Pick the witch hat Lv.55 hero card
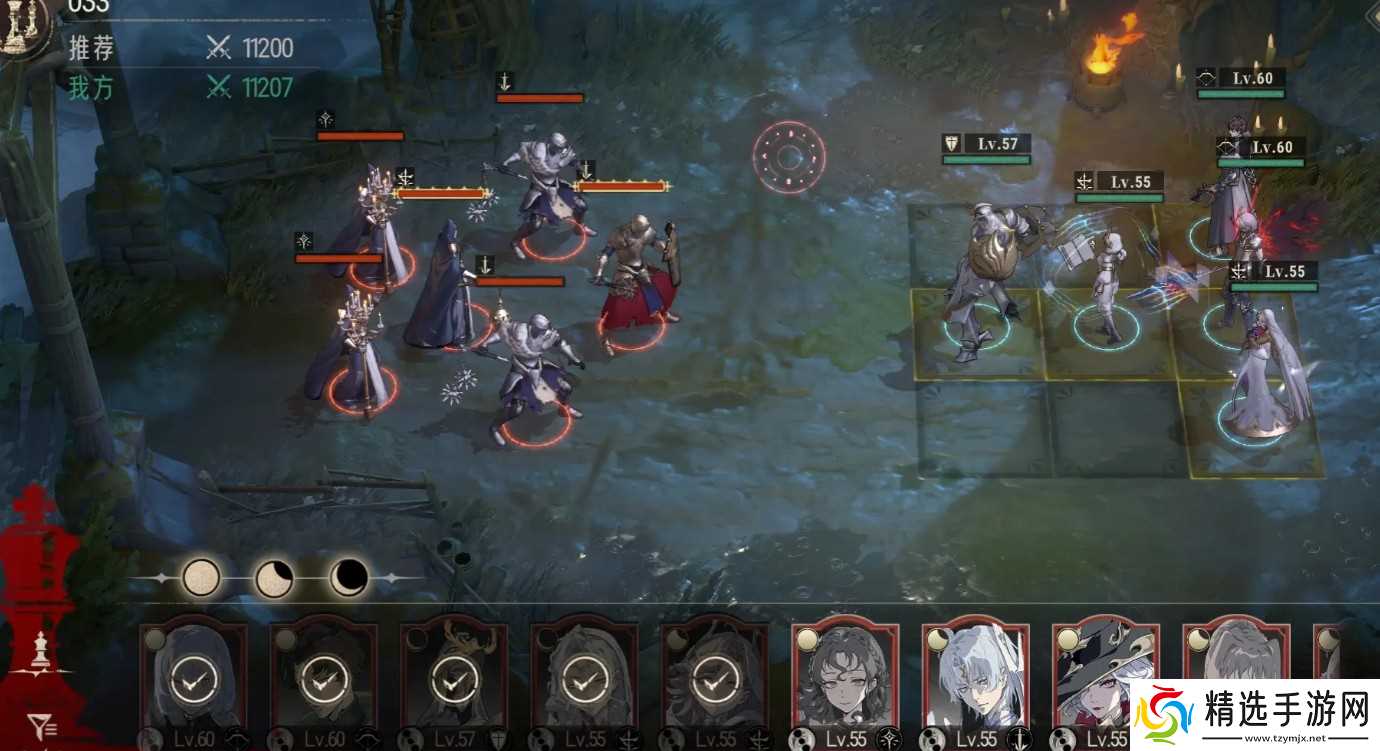 pyautogui.click(x=1105, y=678)
